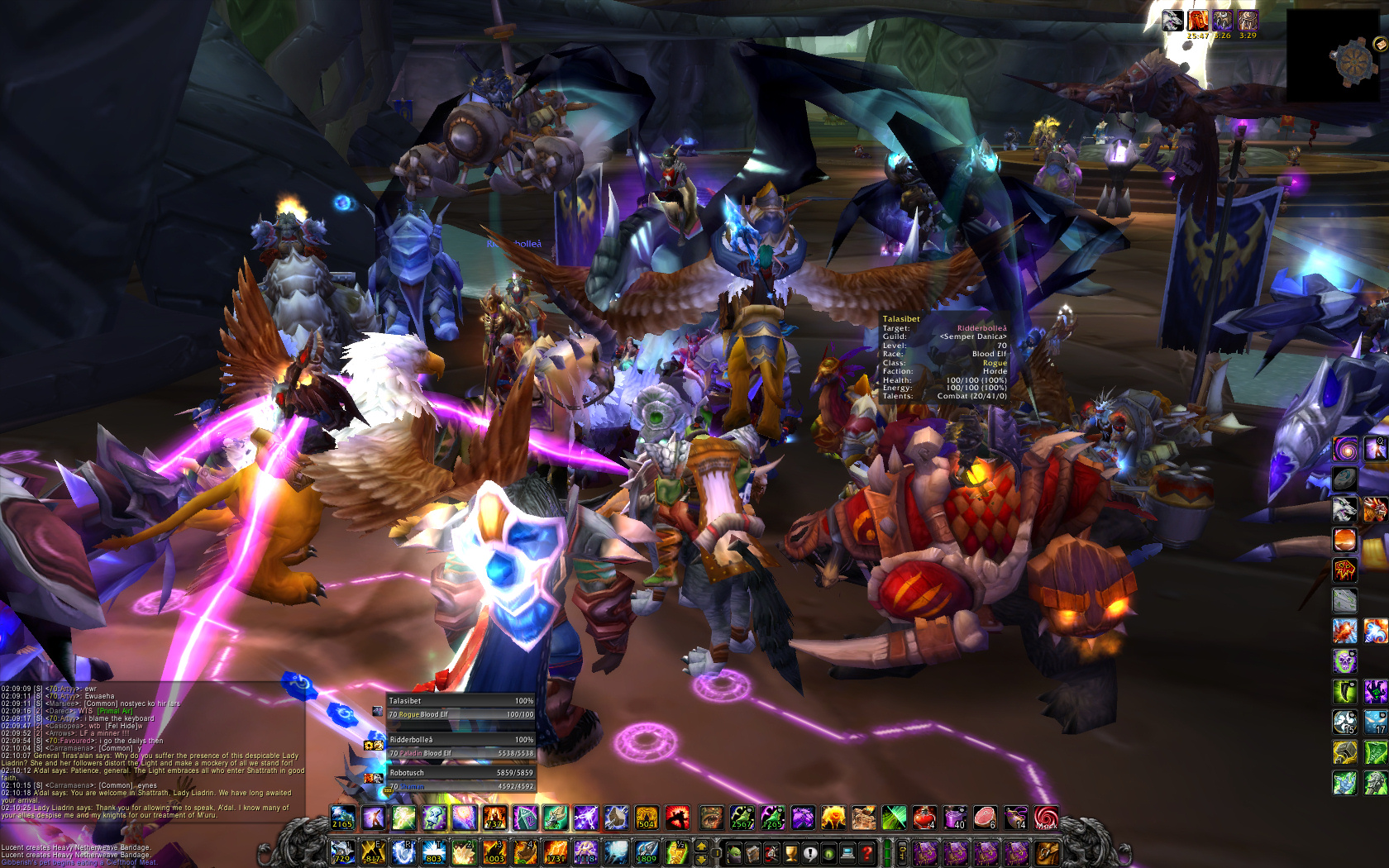Open the computer main menu button
This screenshot has height=868, width=1389.
point(847,852)
